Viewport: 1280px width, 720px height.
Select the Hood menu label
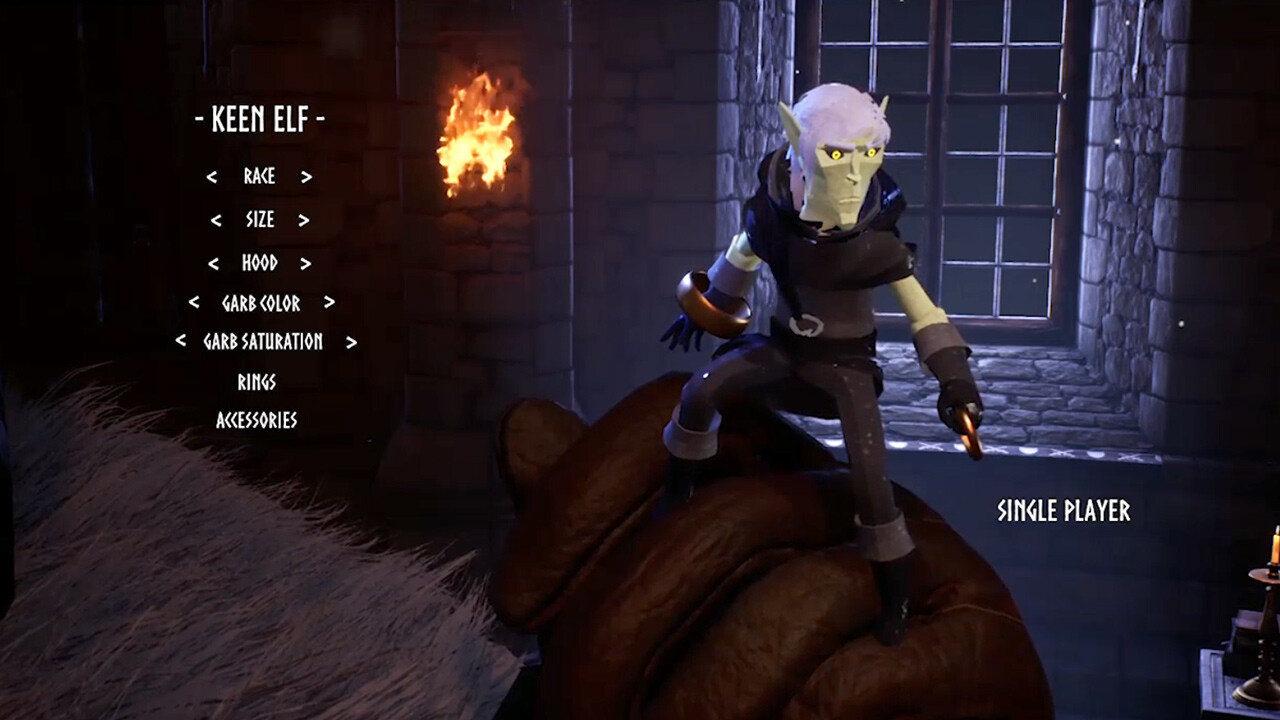[258, 263]
